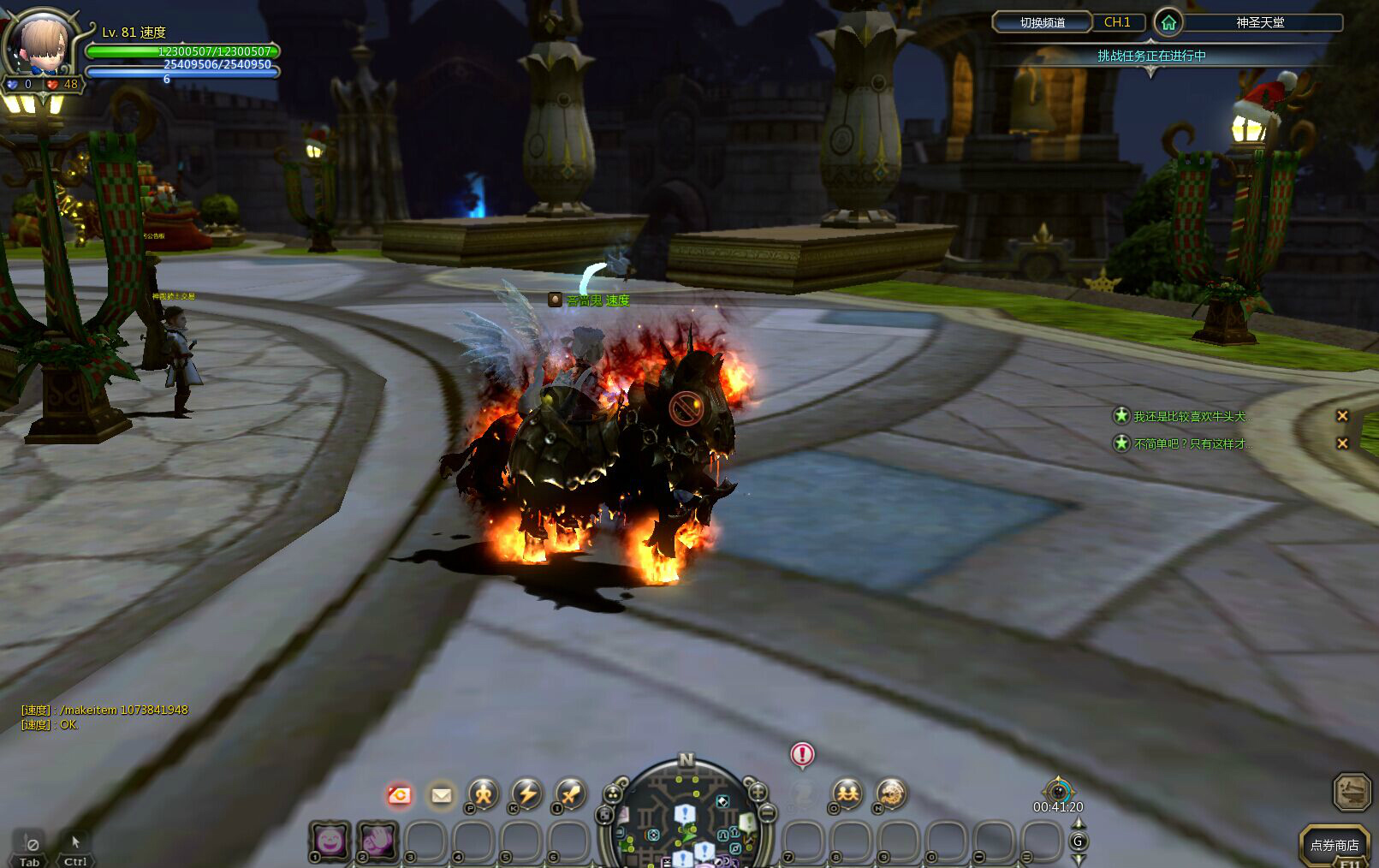Use the waving hand emote slot

pos(377,841)
